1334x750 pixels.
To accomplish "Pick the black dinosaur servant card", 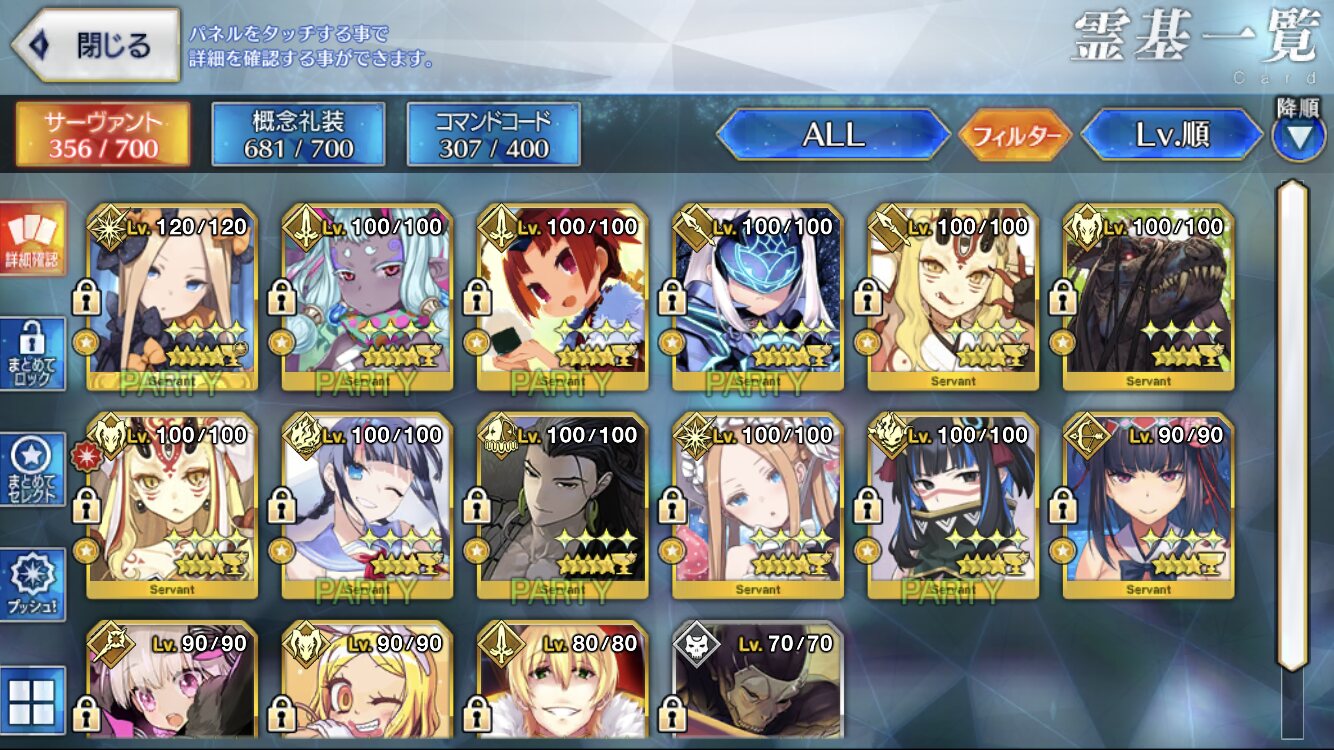I will [x=1148, y=298].
